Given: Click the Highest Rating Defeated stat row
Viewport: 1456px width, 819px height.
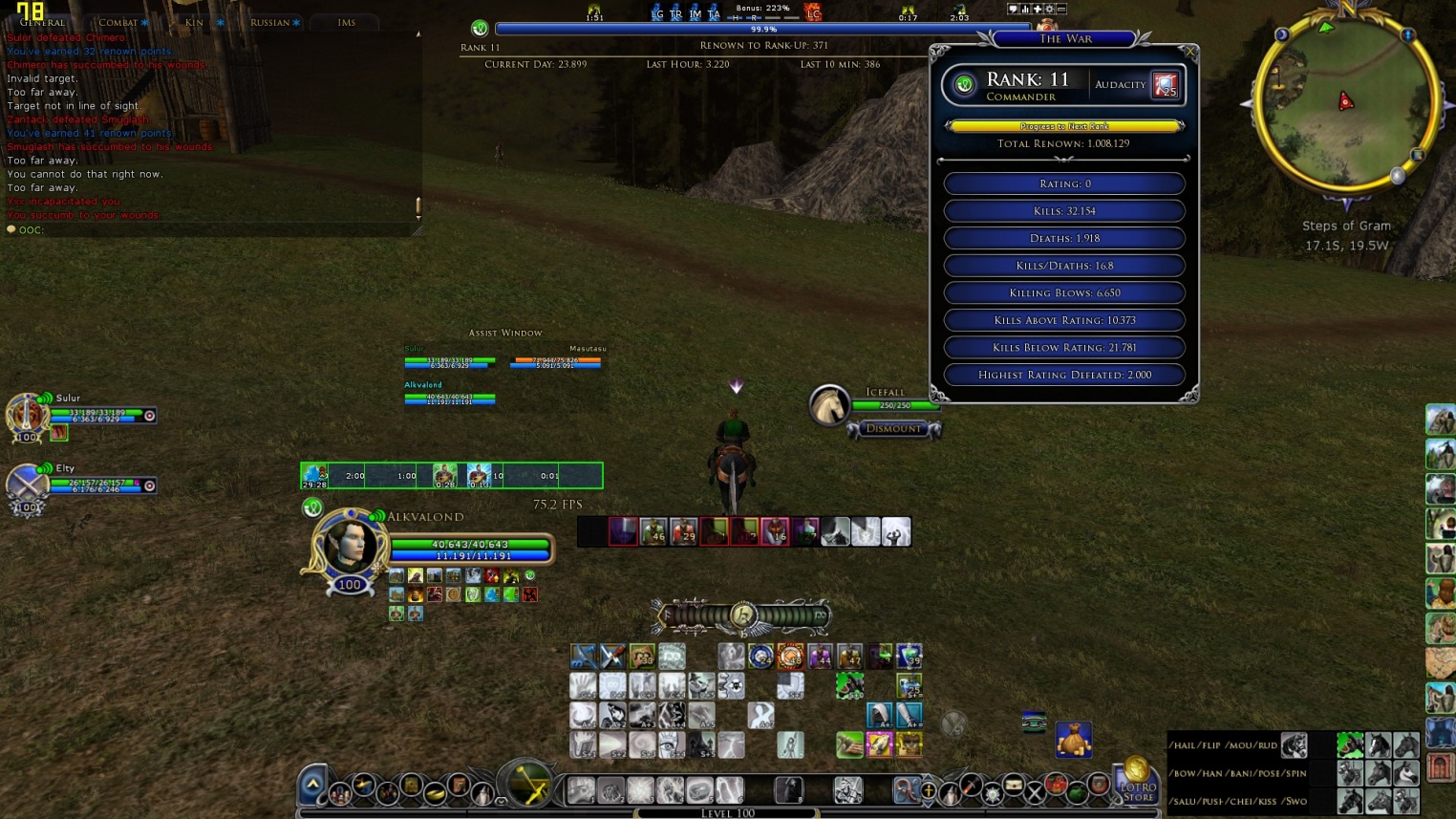Looking at the screenshot, I should pos(1064,375).
